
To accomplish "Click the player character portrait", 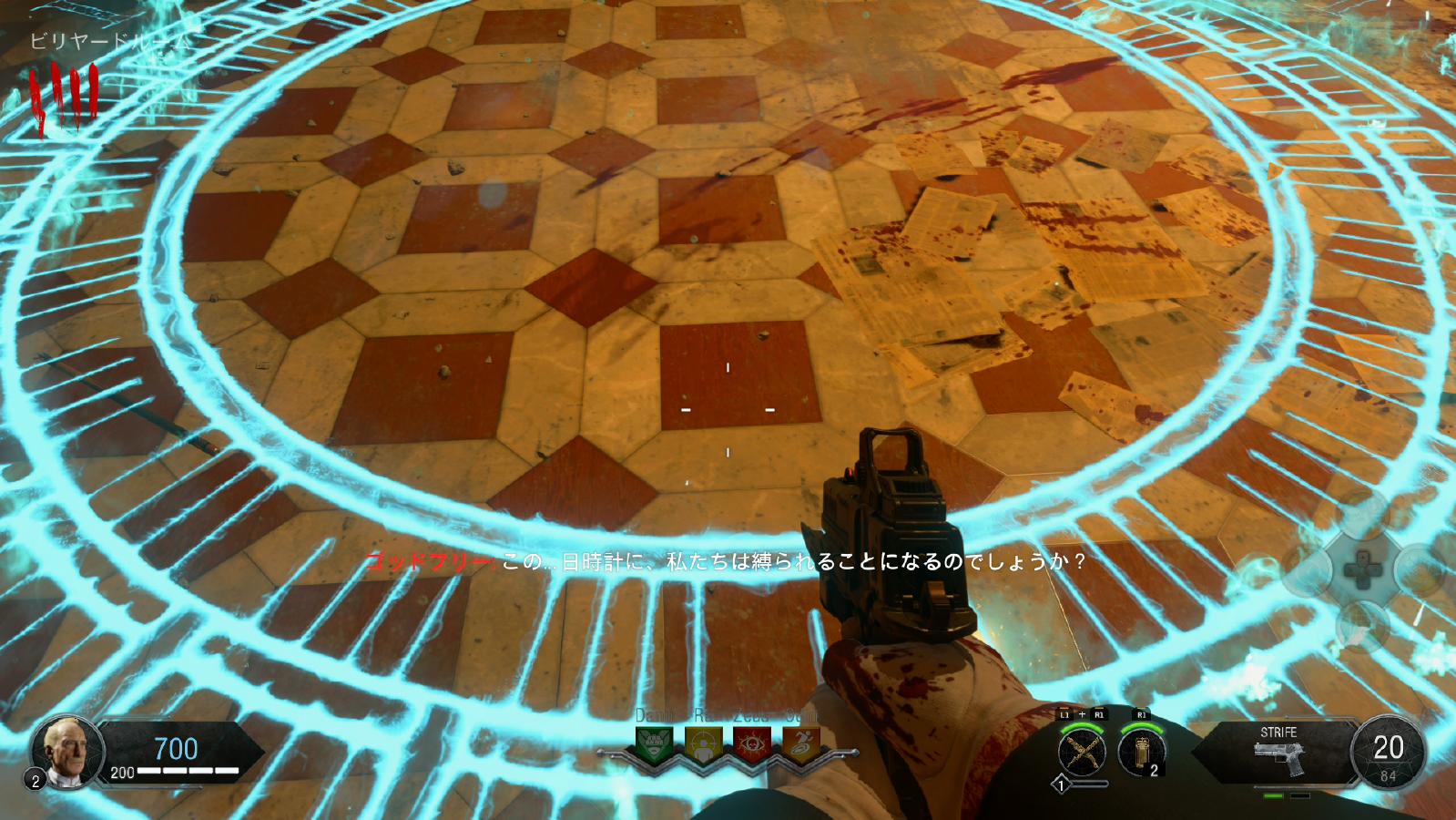I will click(69, 752).
